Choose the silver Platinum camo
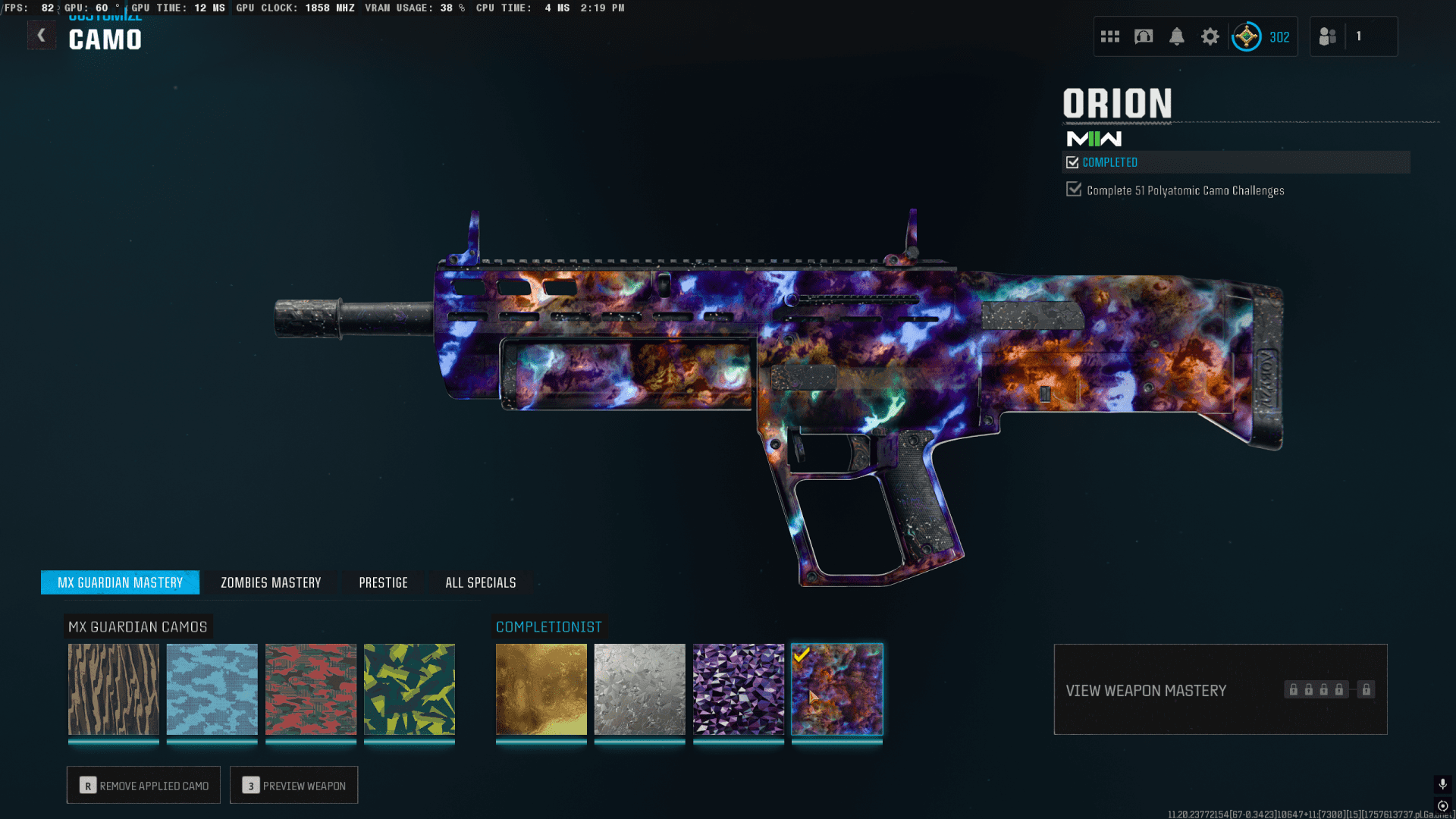 click(x=640, y=689)
